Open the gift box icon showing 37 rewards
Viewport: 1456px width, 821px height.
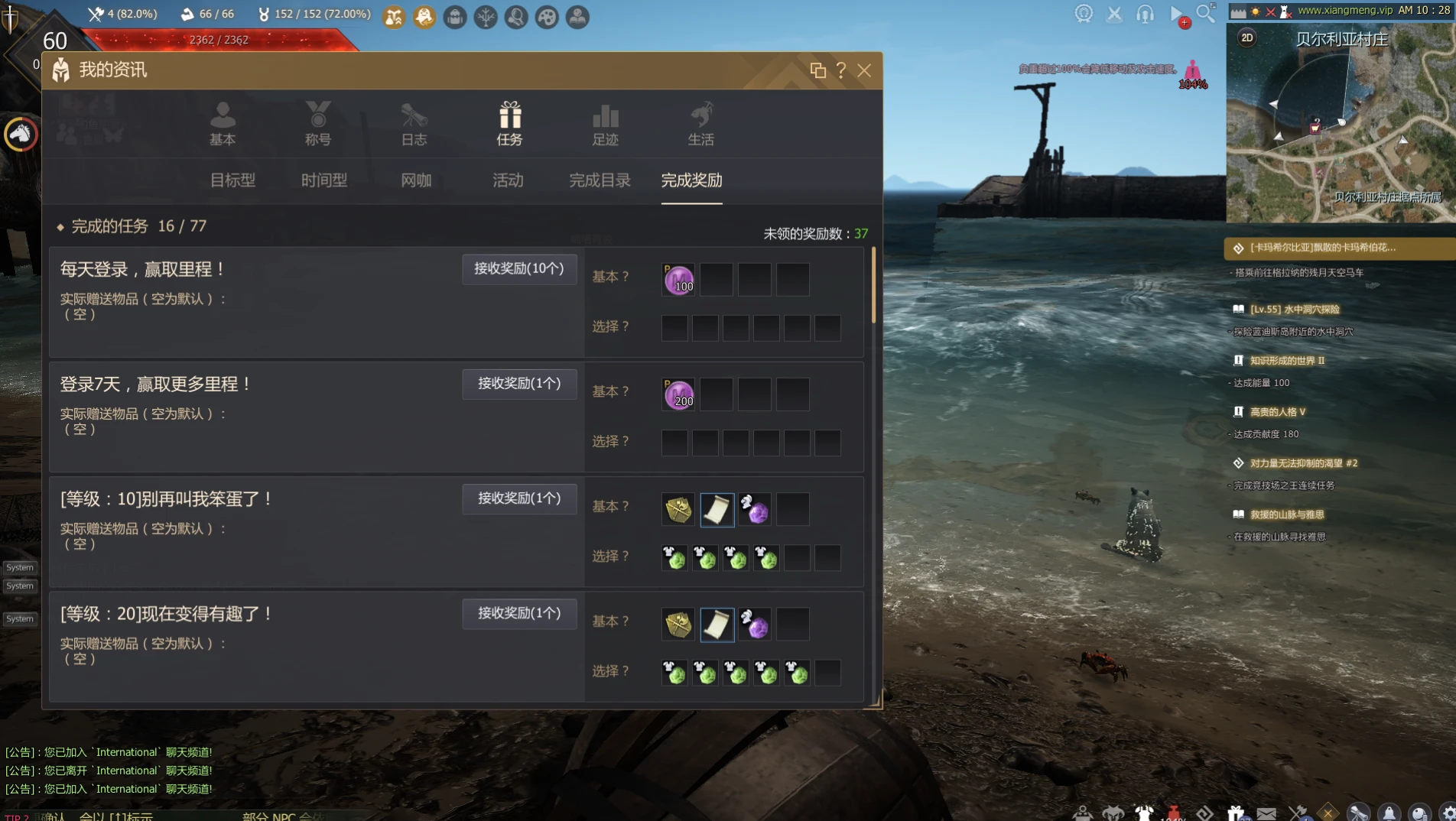point(1235,812)
